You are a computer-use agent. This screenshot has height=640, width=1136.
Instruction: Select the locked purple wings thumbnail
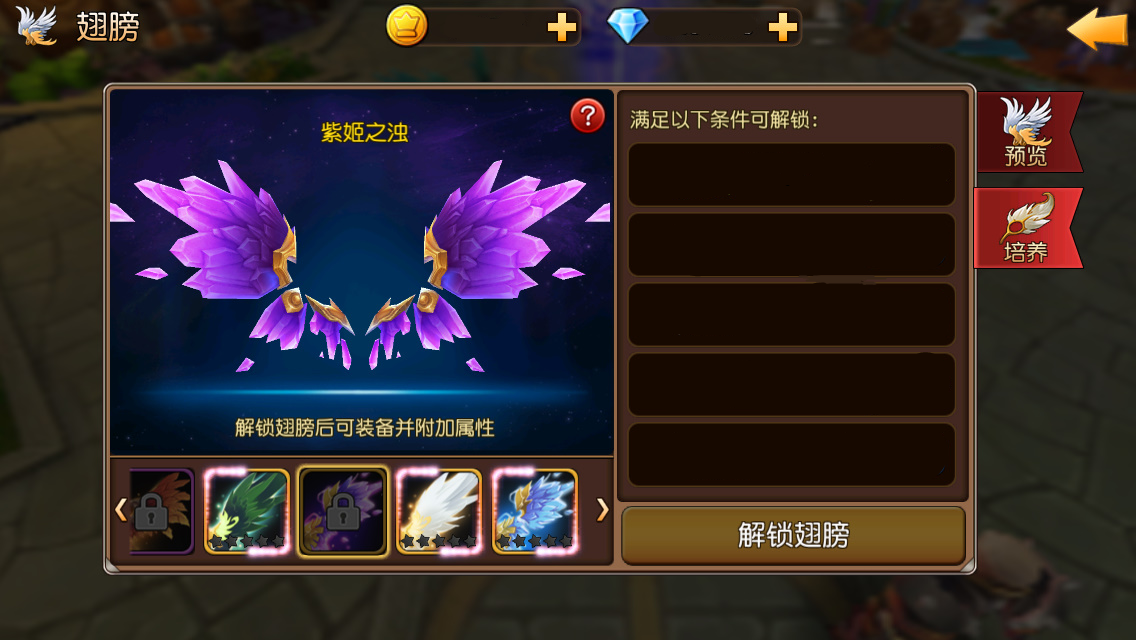coord(343,511)
